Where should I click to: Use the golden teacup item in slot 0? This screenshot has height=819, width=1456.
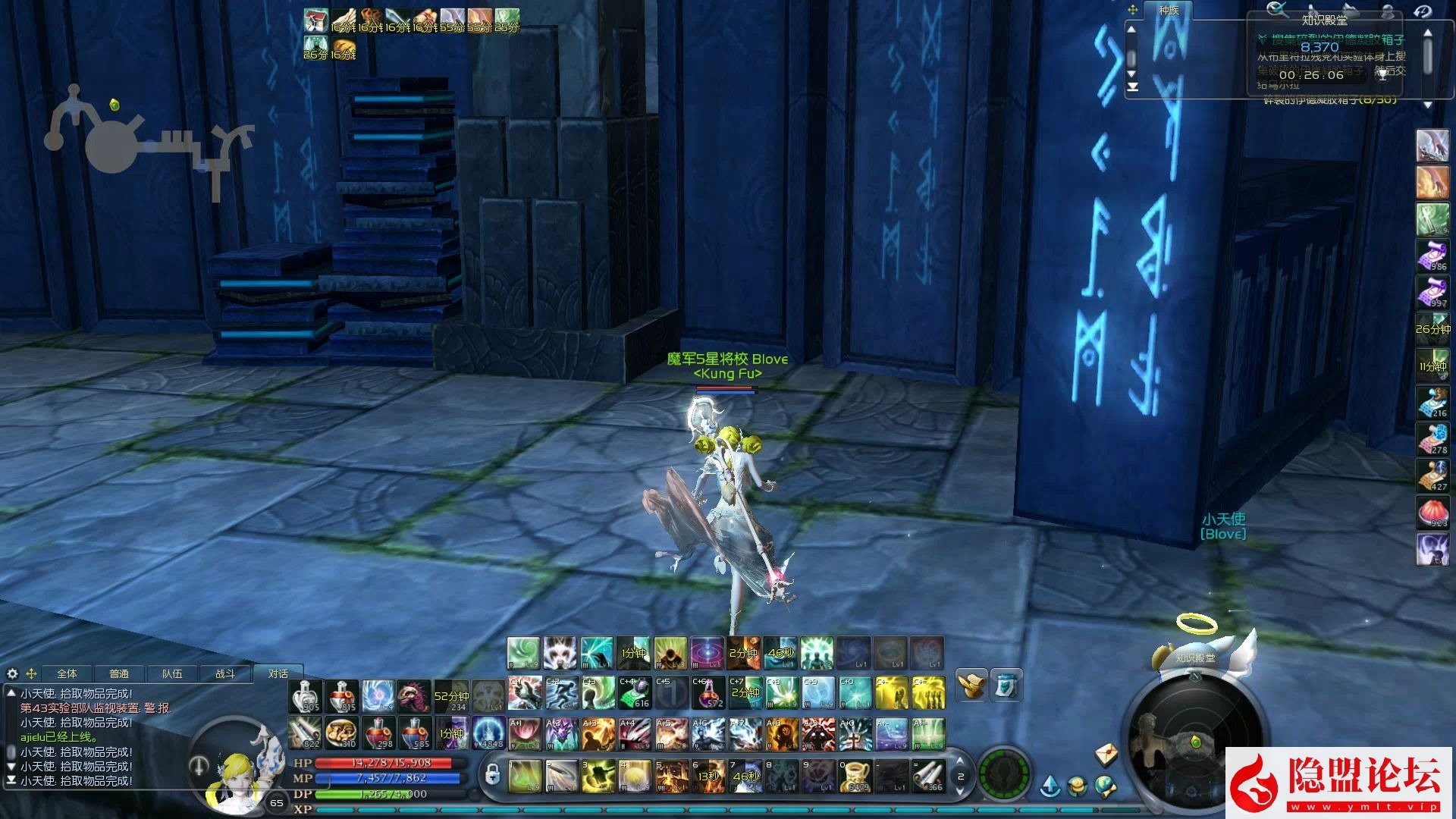(x=855, y=777)
